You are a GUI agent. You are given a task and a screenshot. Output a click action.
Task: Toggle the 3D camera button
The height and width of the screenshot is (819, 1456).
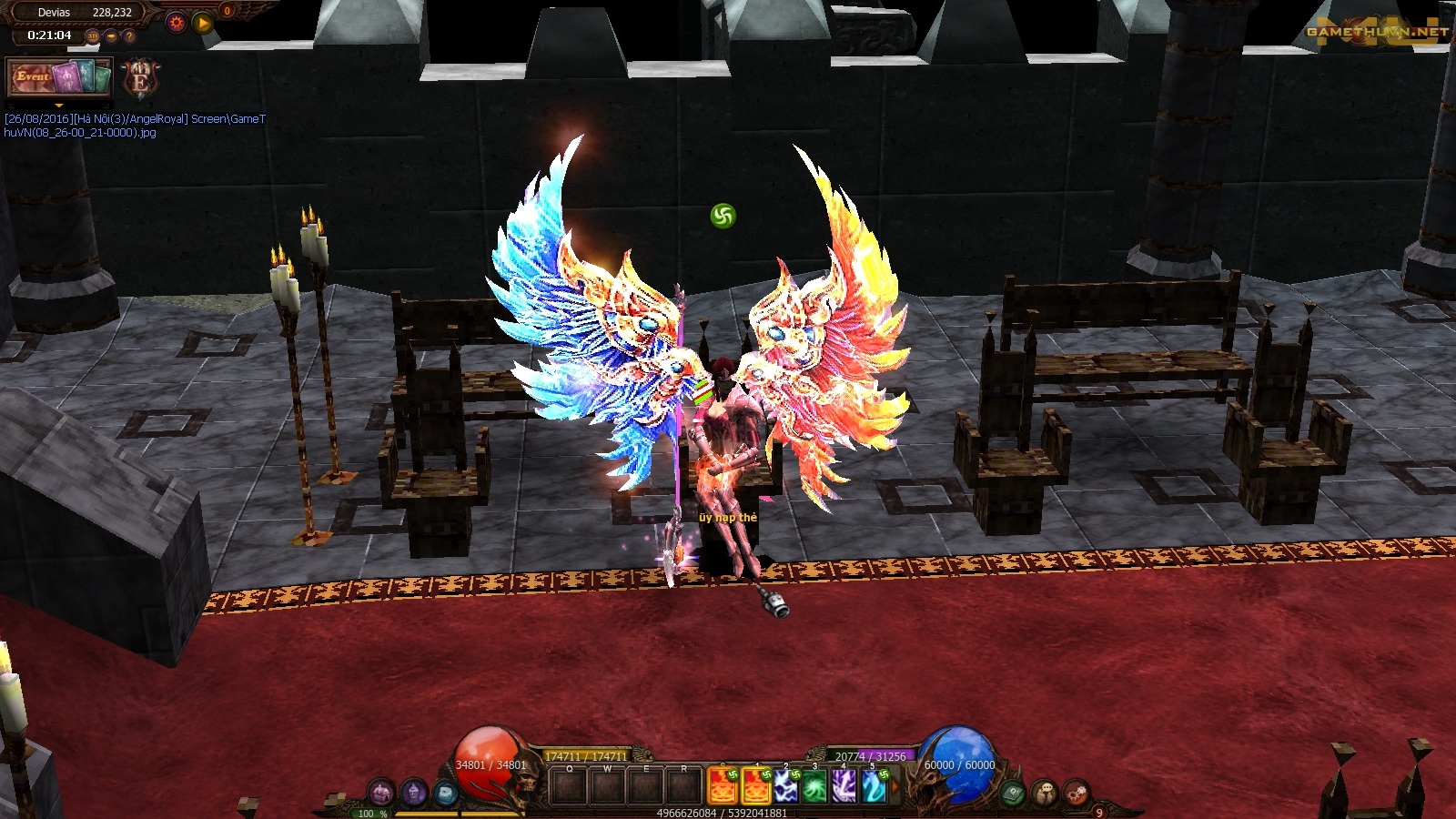pyautogui.click(x=92, y=36)
